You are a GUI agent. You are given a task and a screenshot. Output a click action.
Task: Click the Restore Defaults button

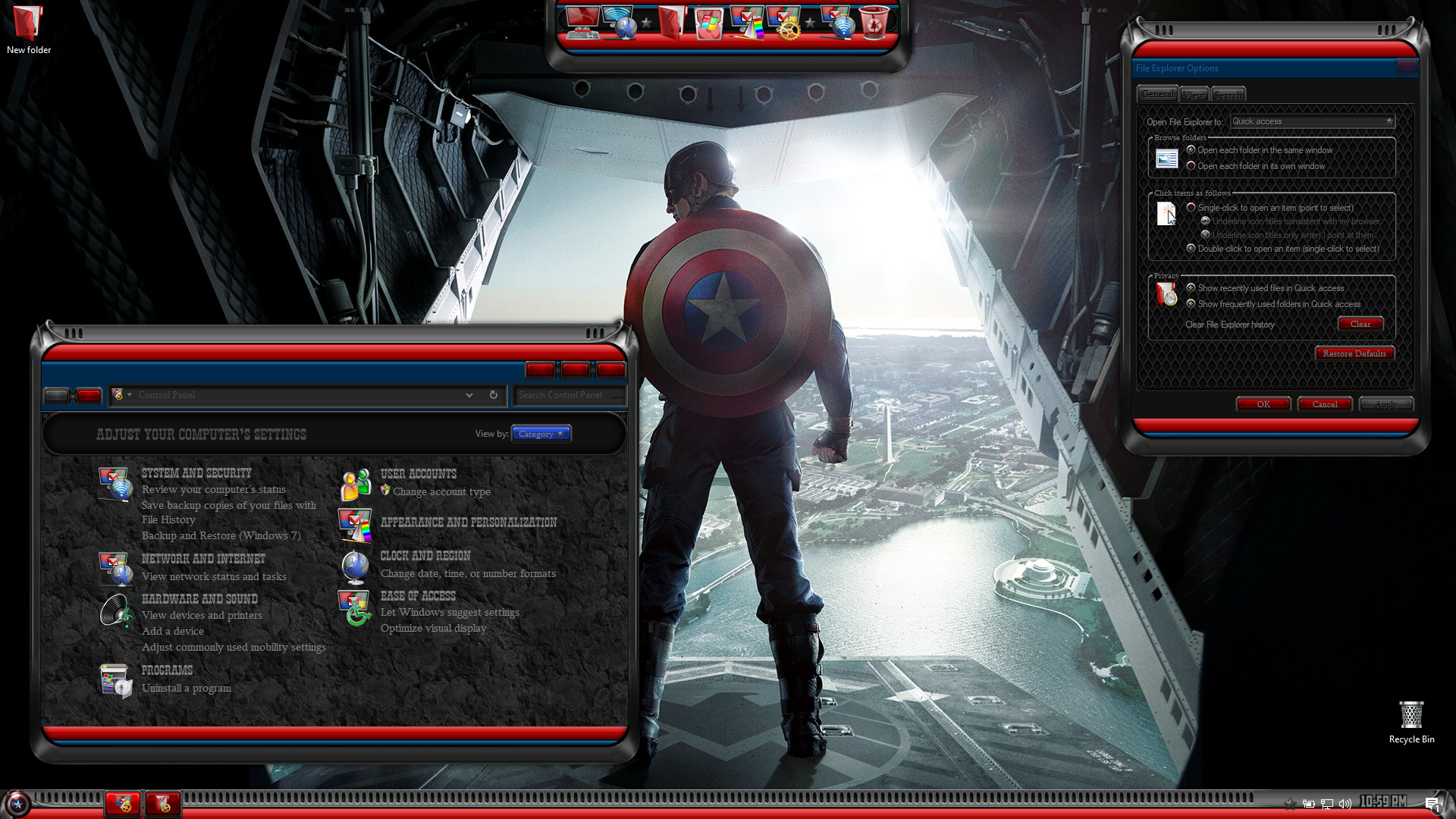point(1354,353)
